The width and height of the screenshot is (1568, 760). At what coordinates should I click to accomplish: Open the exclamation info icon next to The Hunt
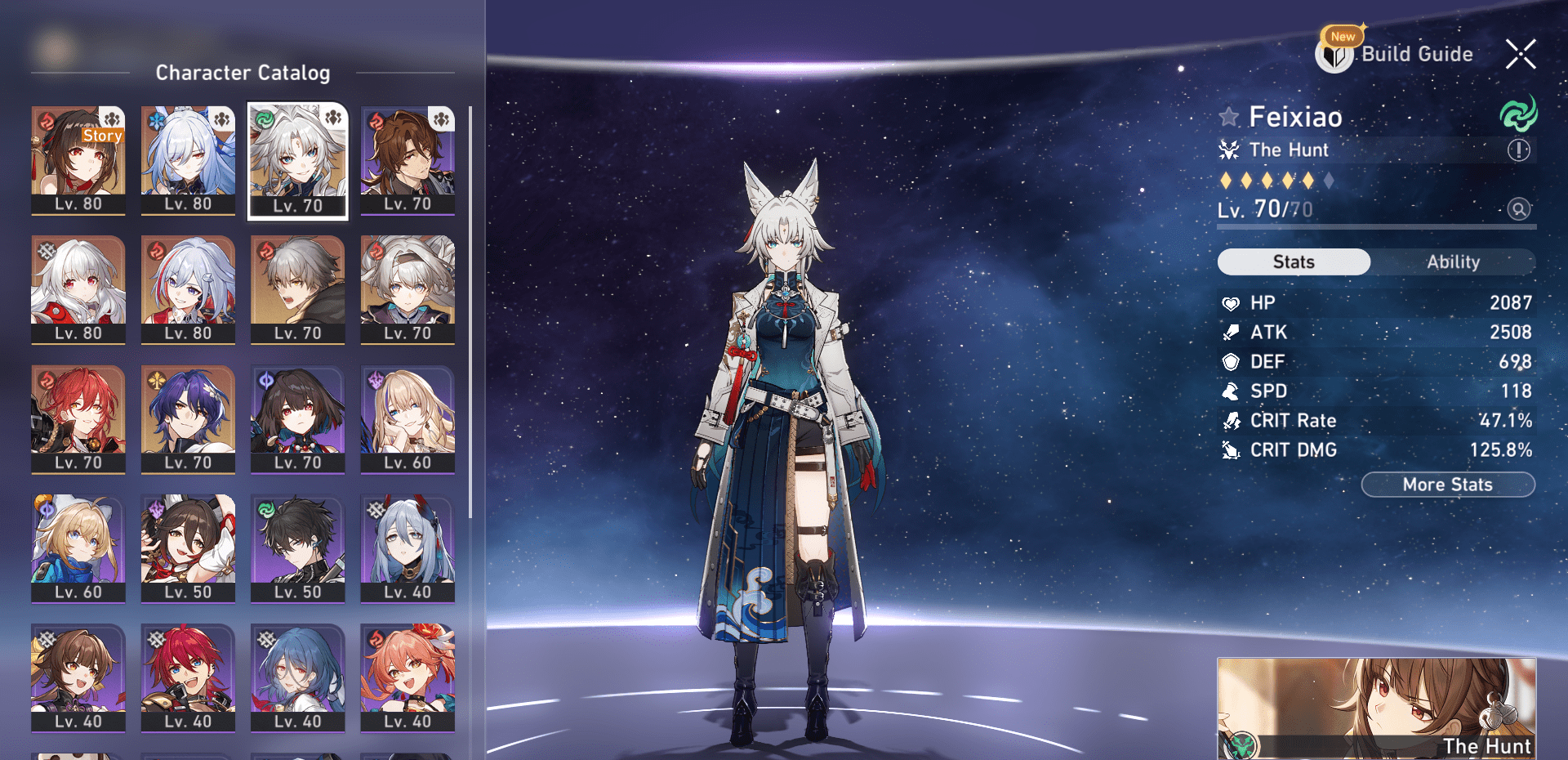coord(1517,150)
